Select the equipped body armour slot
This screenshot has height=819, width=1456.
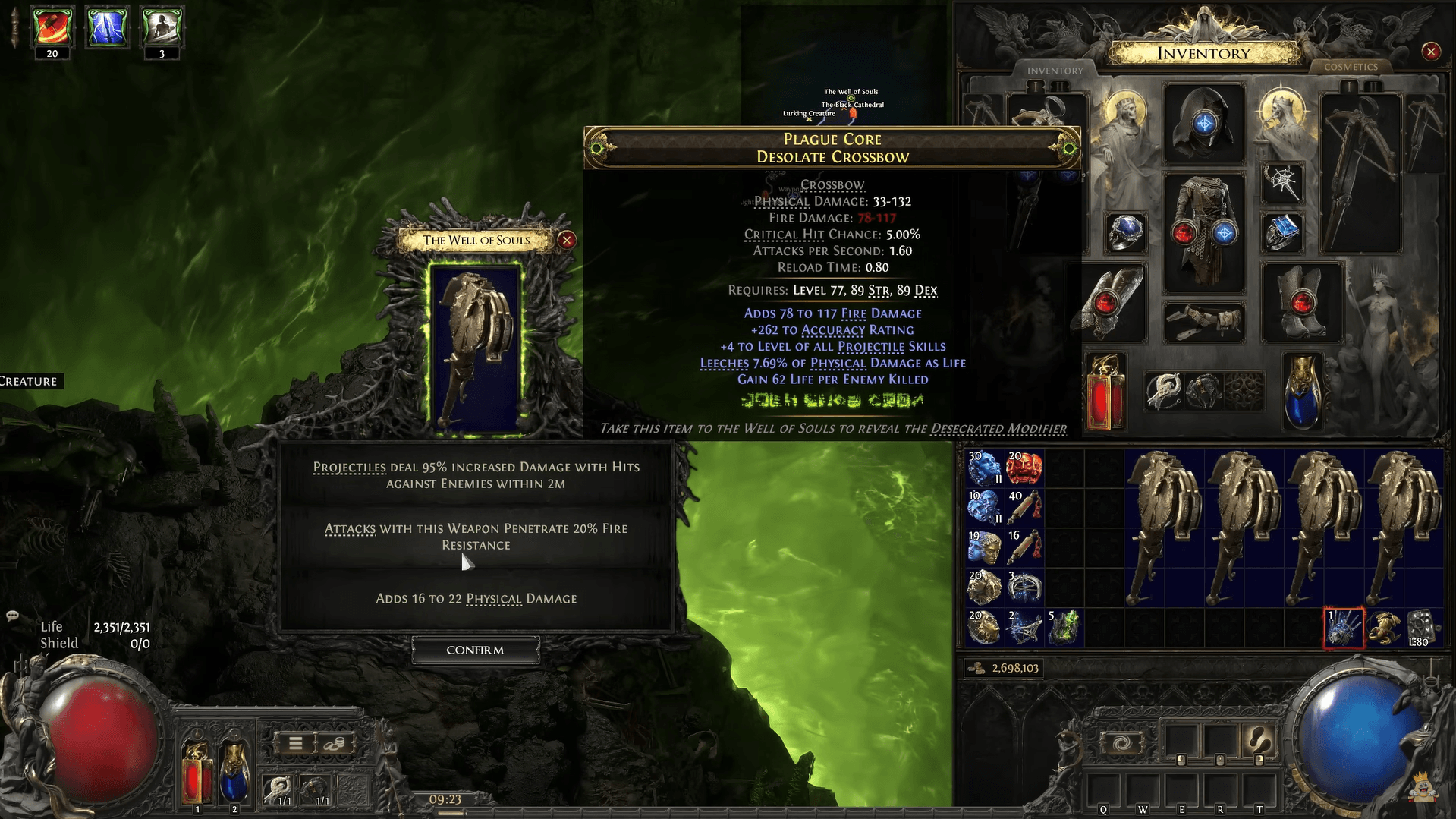point(1204,233)
